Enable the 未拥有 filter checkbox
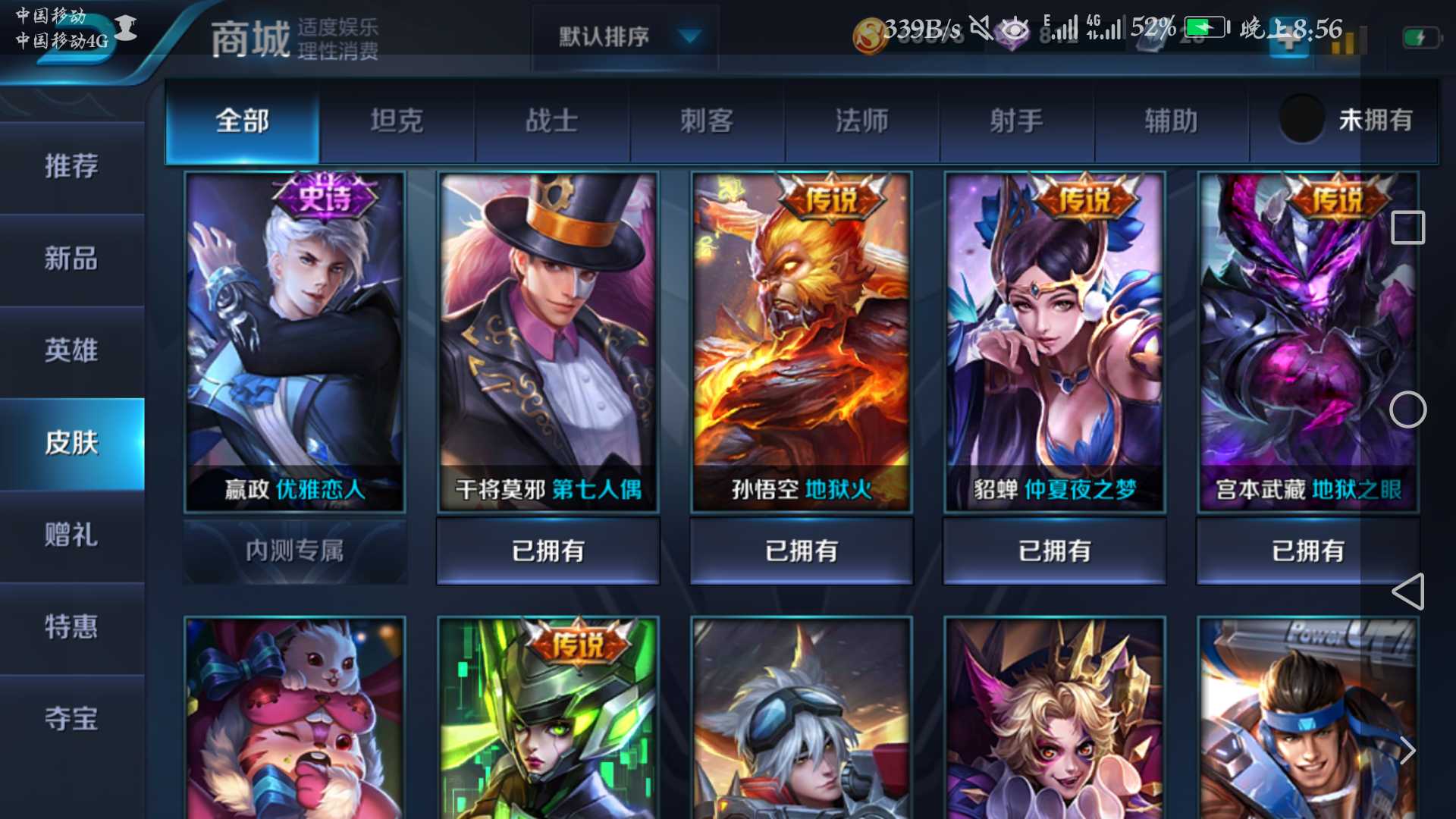 (x=1301, y=120)
